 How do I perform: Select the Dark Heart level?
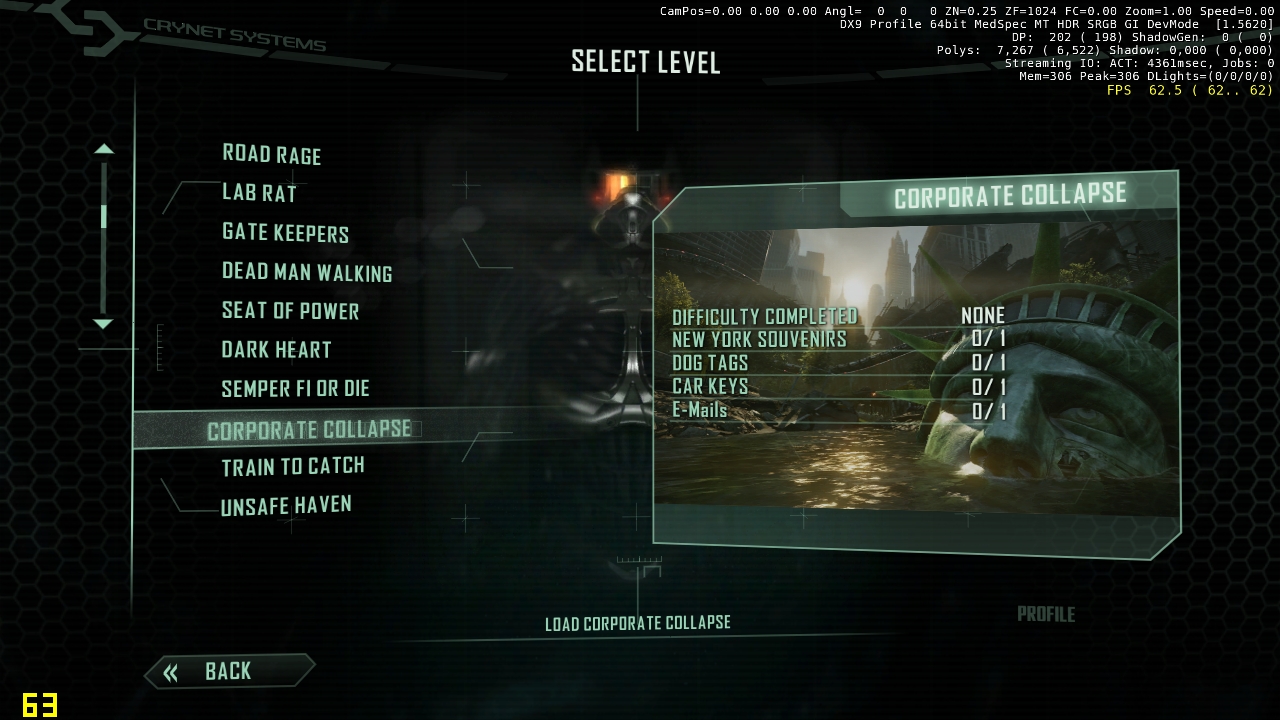tap(276, 350)
